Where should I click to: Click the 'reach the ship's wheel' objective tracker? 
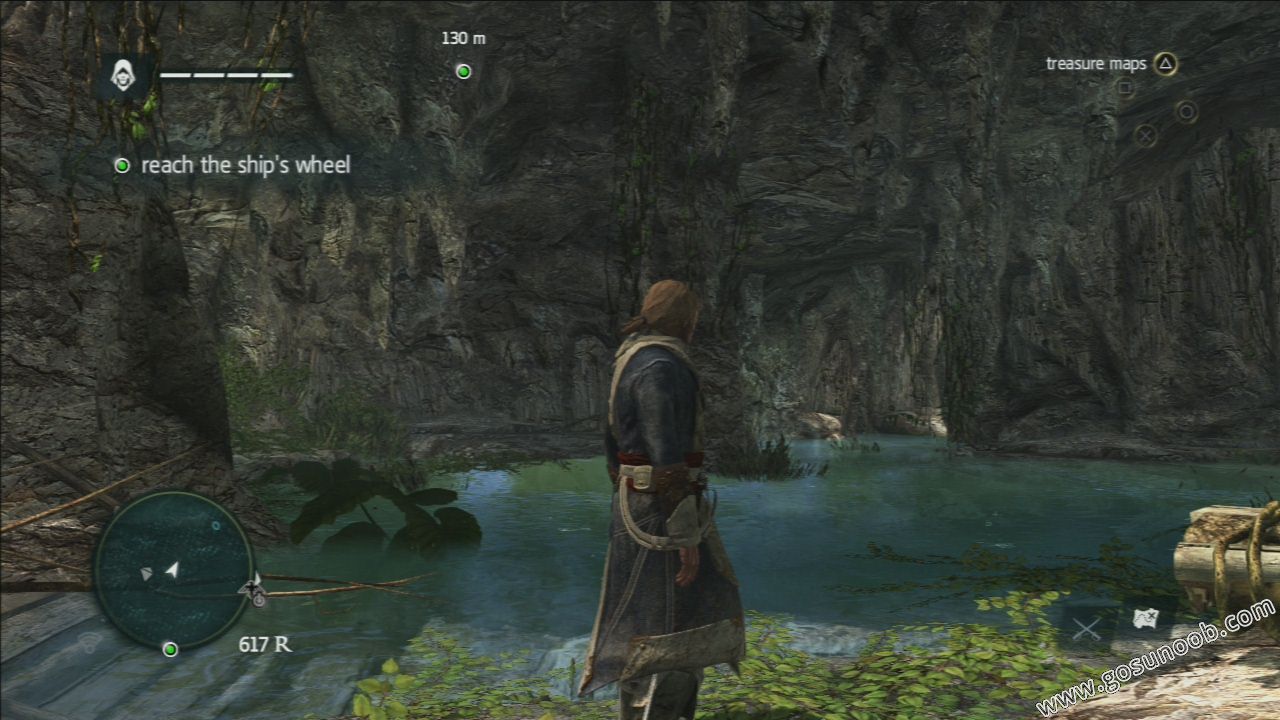[x=245, y=165]
